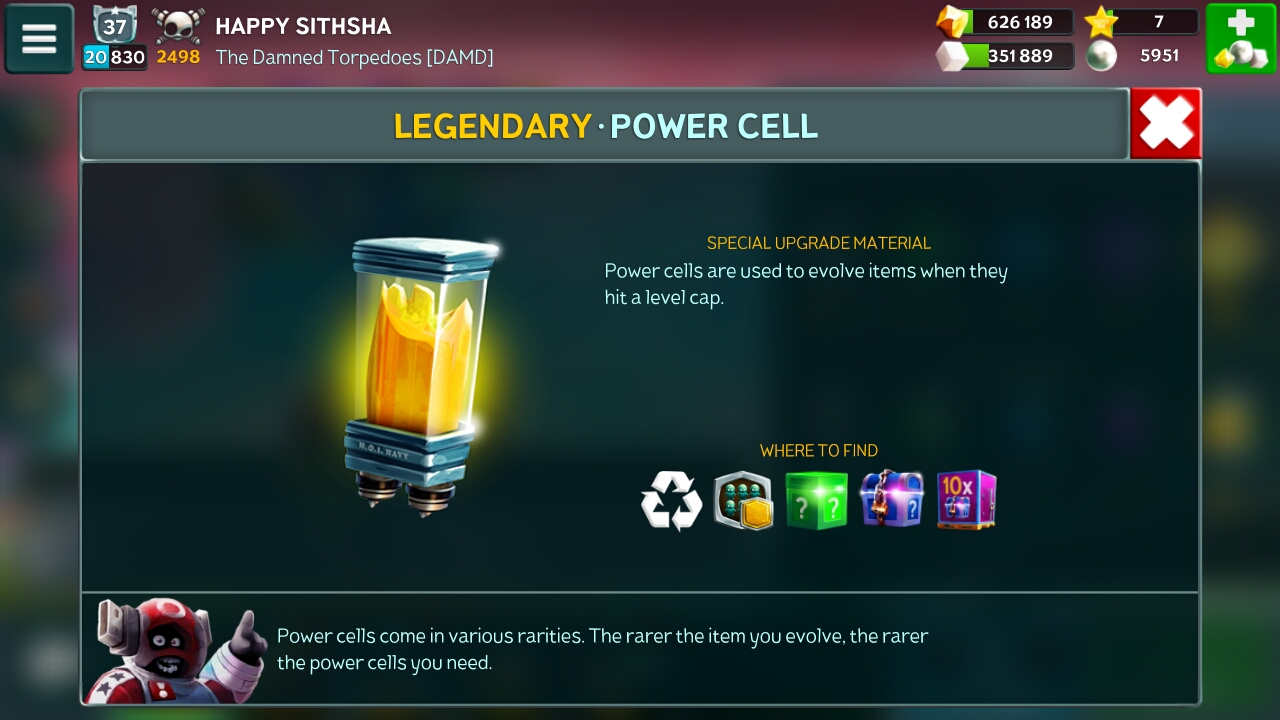Select the blue and purple chest icon
Viewport: 1280px width, 720px height.
[891, 500]
